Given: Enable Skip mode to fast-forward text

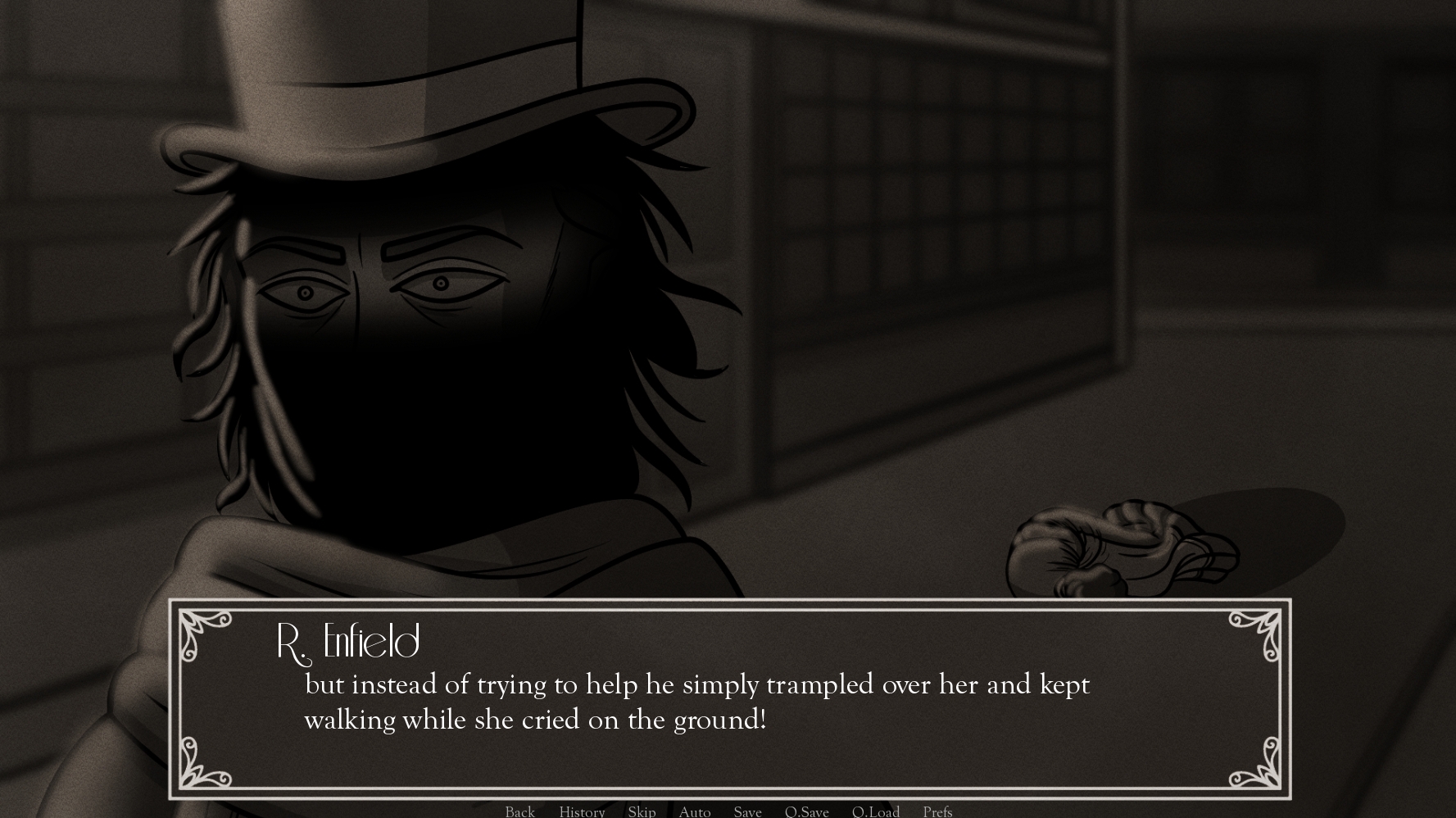Looking at the screenshot, I should [x=642, y=811].
